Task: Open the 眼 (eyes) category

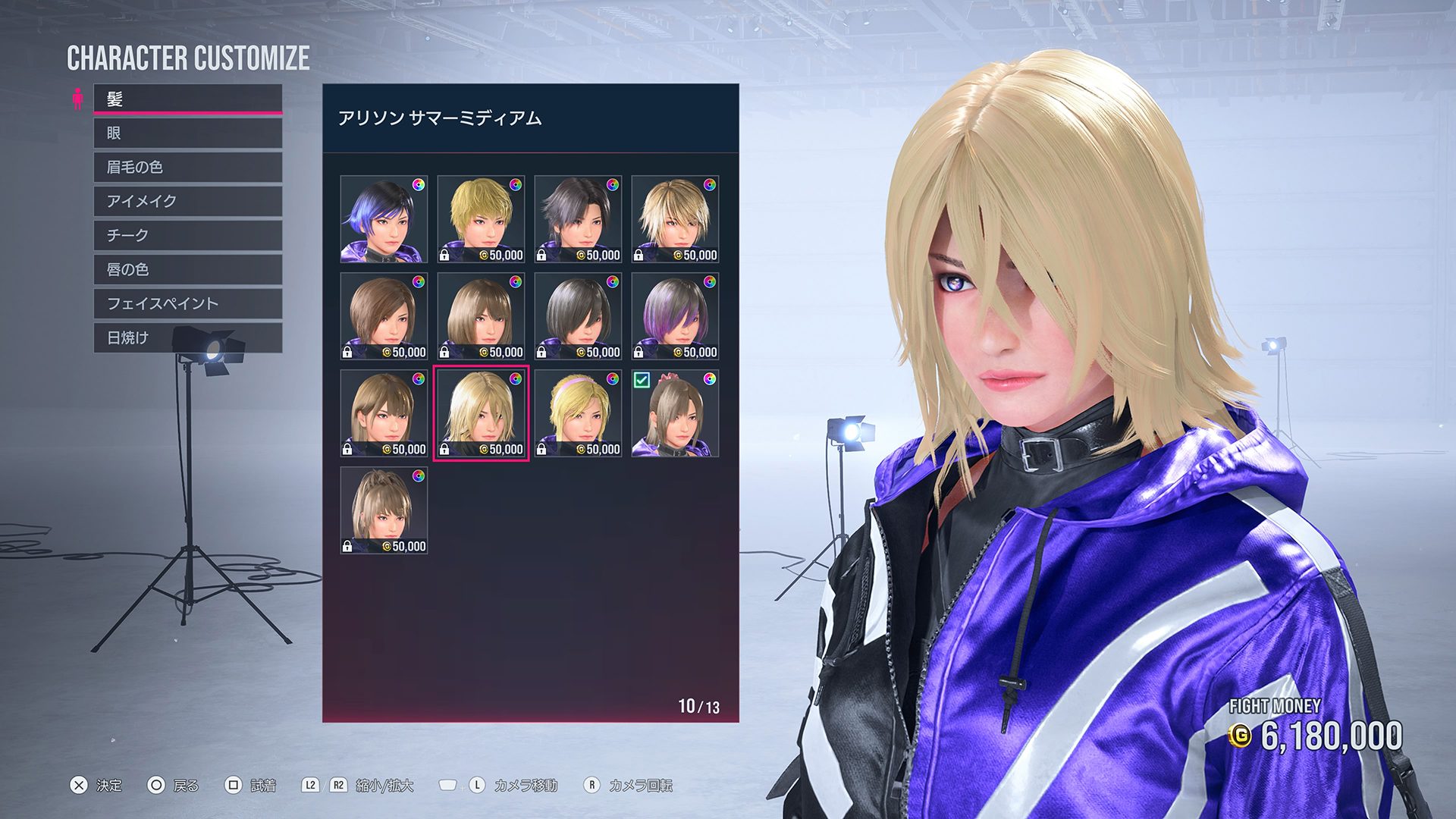Action: (x=187, y=133)
